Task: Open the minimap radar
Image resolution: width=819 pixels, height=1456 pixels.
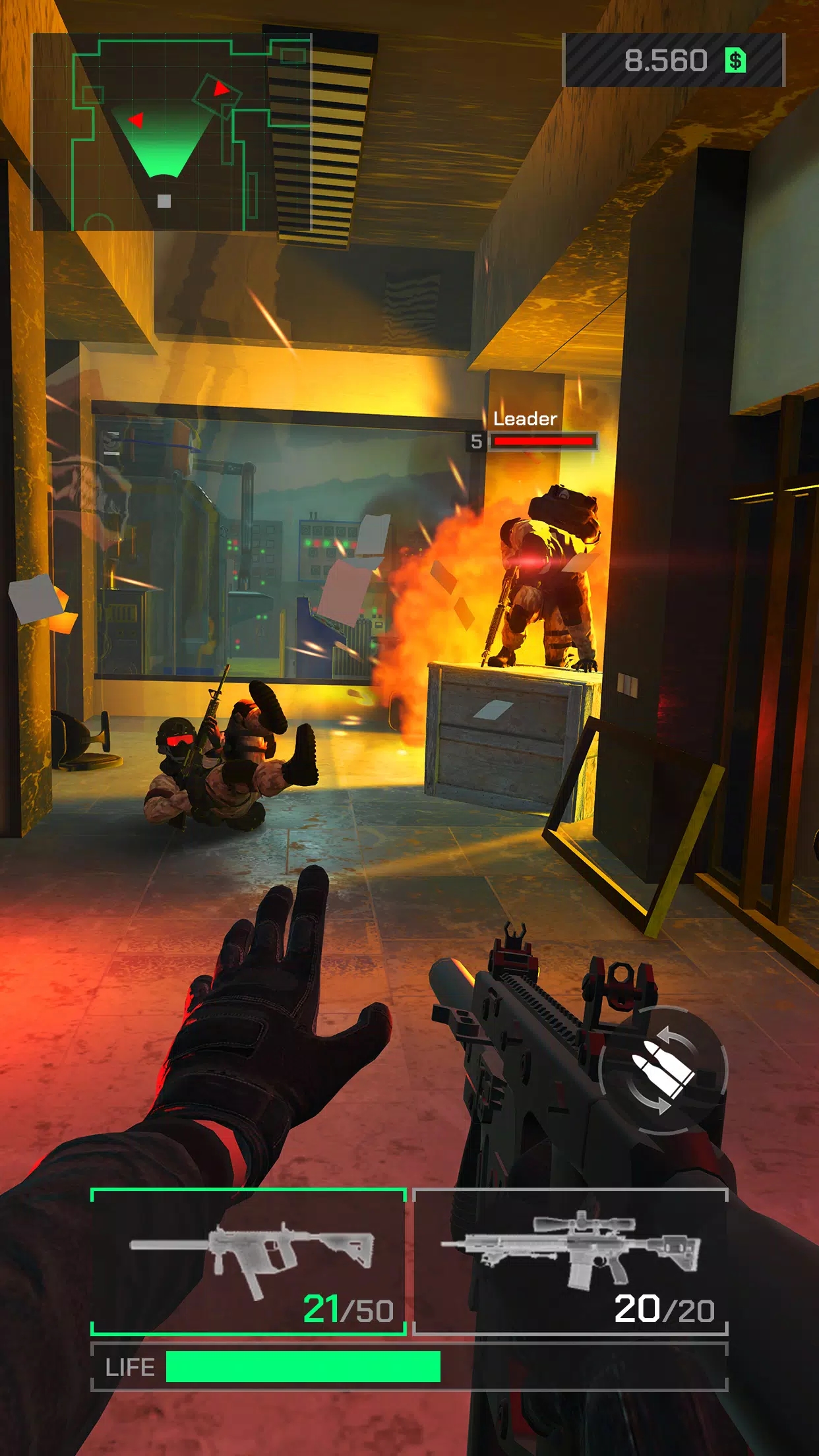Action: coord(171,132)
